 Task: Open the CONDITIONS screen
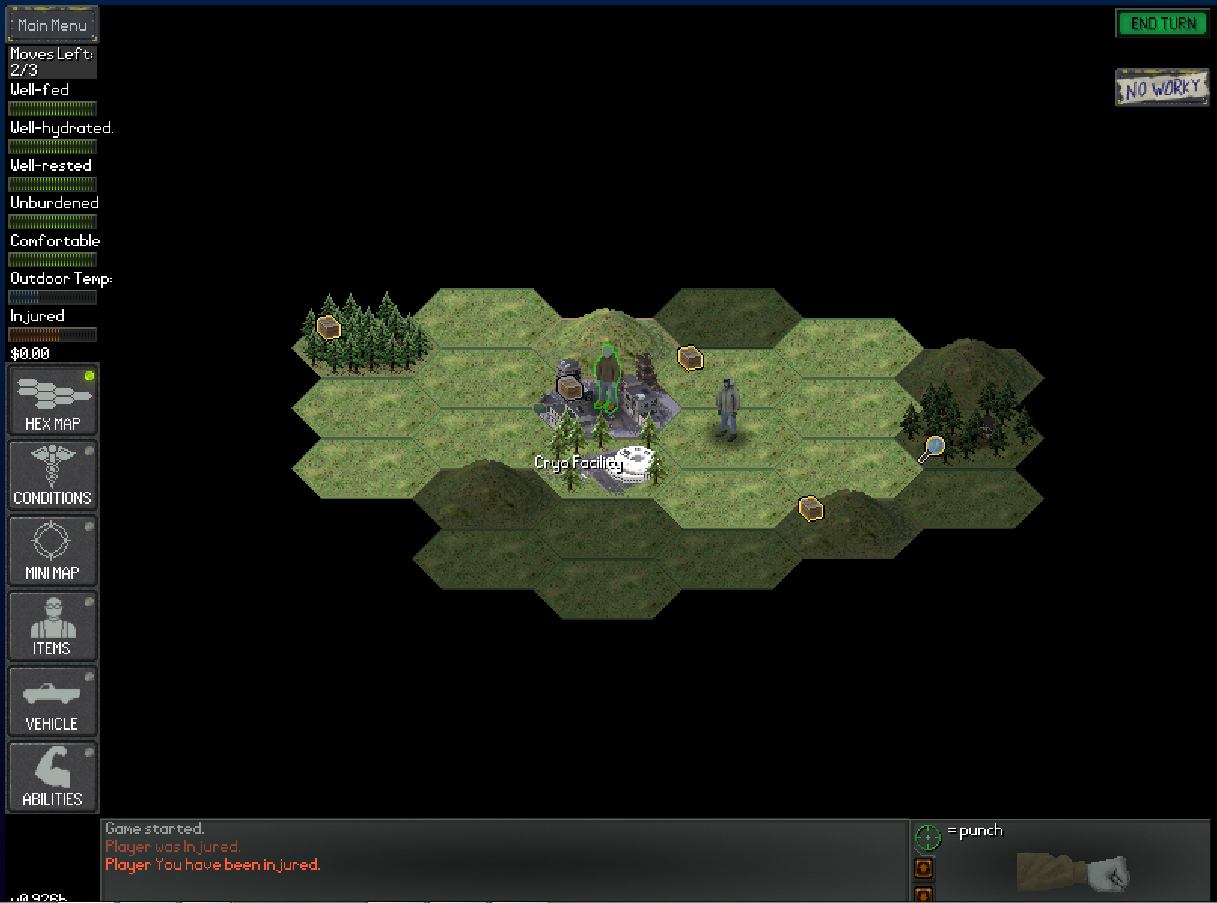click(x=53, y=476)
